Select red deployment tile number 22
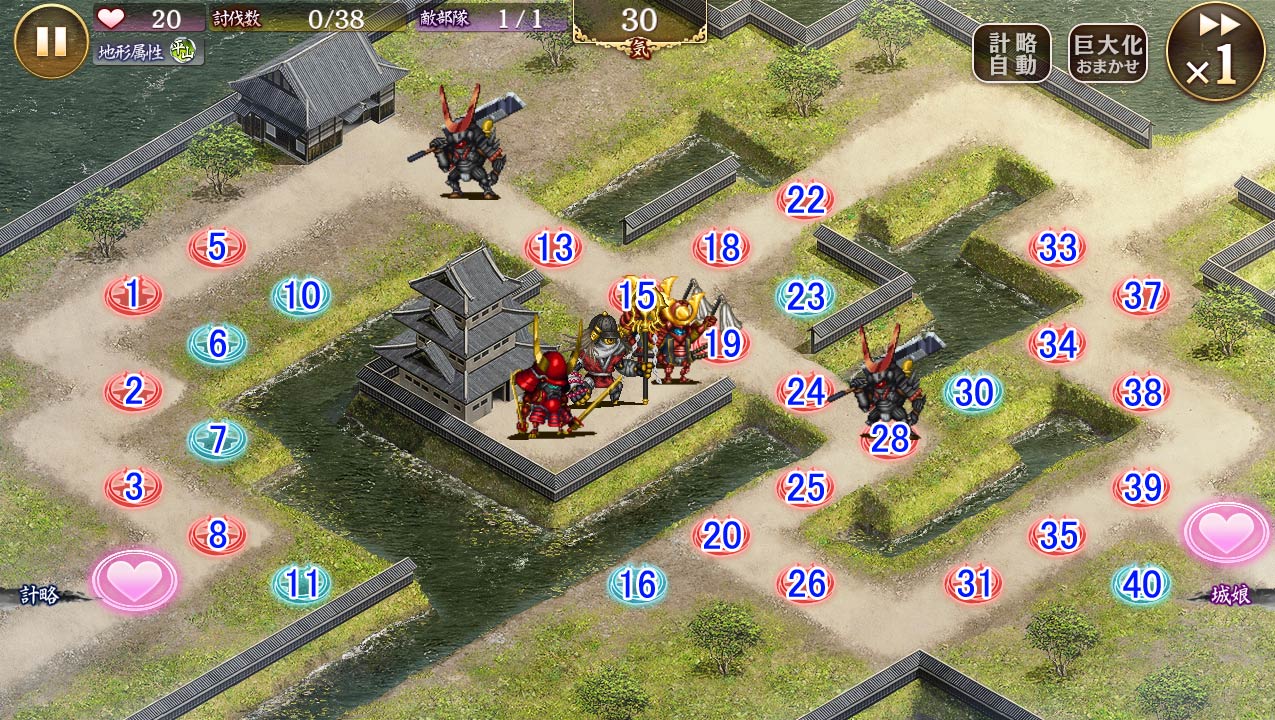Image resolution: width=1275 pixels, height=720 pixels. (x=805, y=200)
